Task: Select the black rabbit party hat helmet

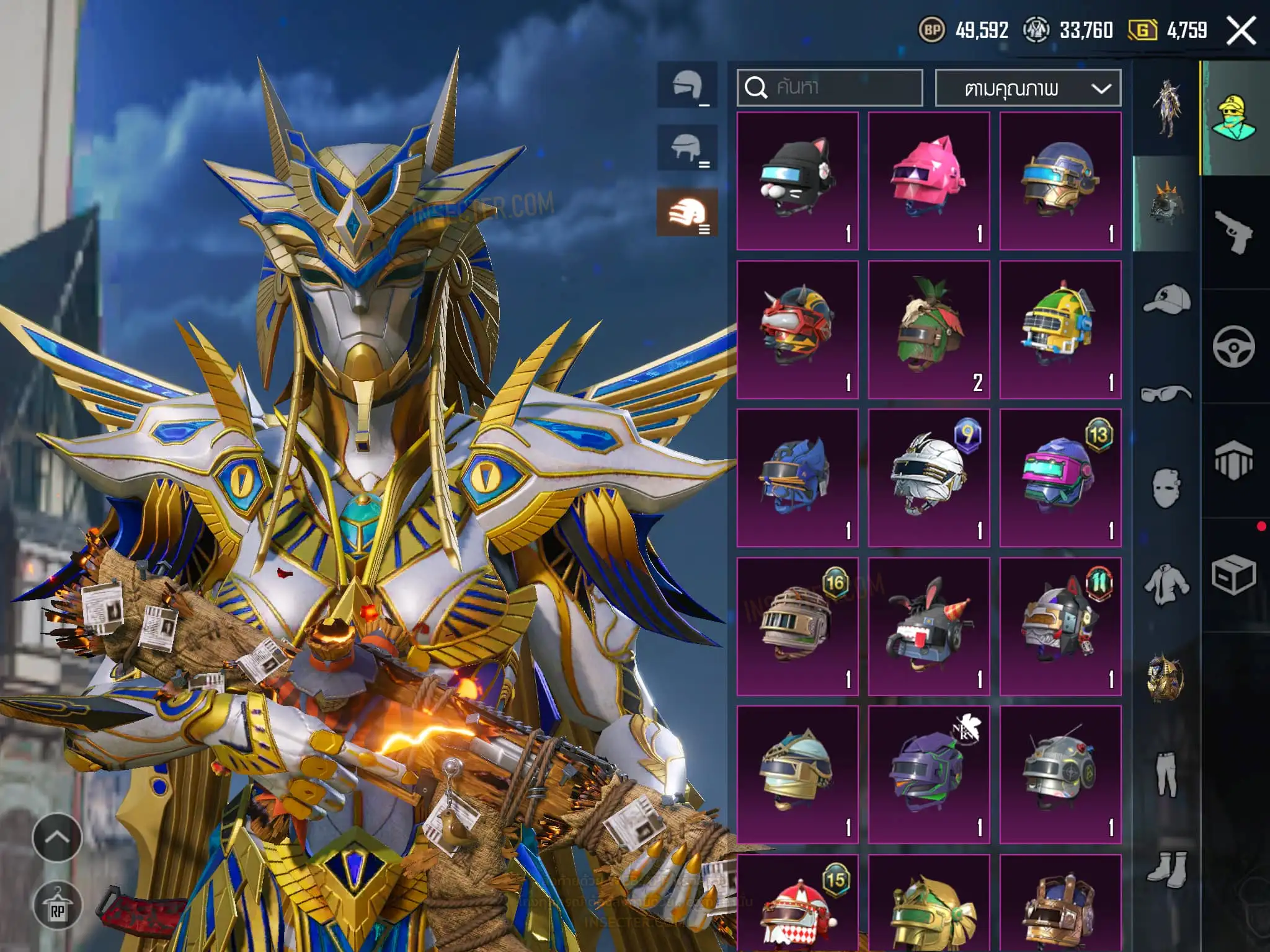Action: point(928,626)
